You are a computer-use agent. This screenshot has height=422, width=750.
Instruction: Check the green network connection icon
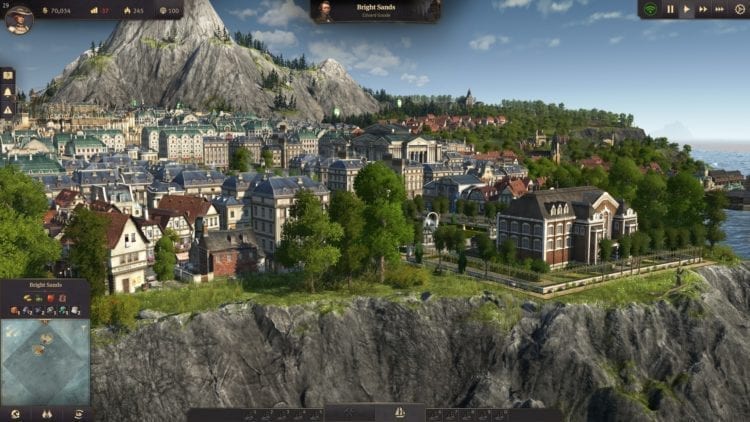click(x=651, y=10)
